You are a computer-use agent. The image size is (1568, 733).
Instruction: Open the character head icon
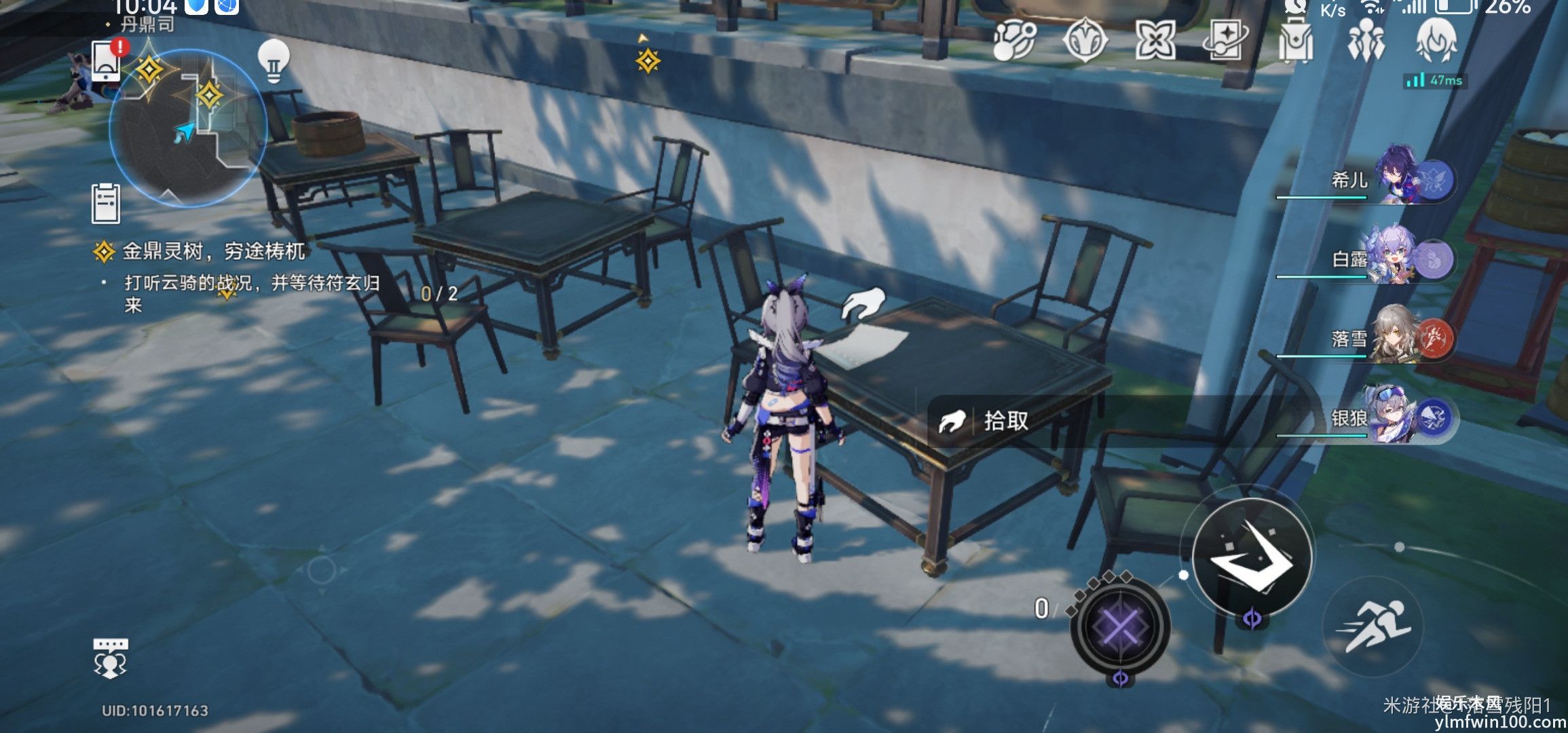coord(1436,41)
